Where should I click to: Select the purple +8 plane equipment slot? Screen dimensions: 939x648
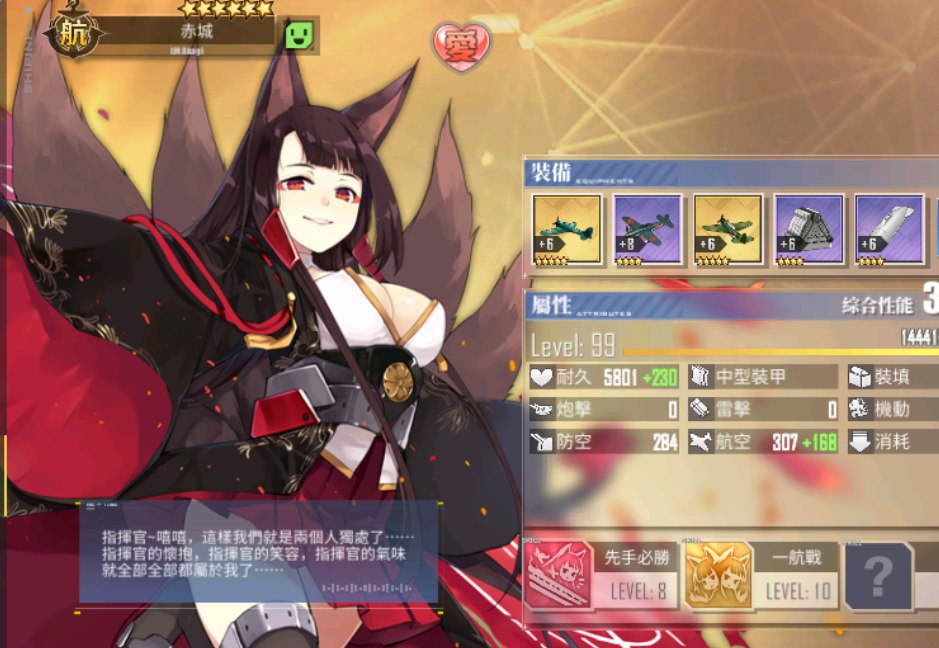(x=647, y=230)
